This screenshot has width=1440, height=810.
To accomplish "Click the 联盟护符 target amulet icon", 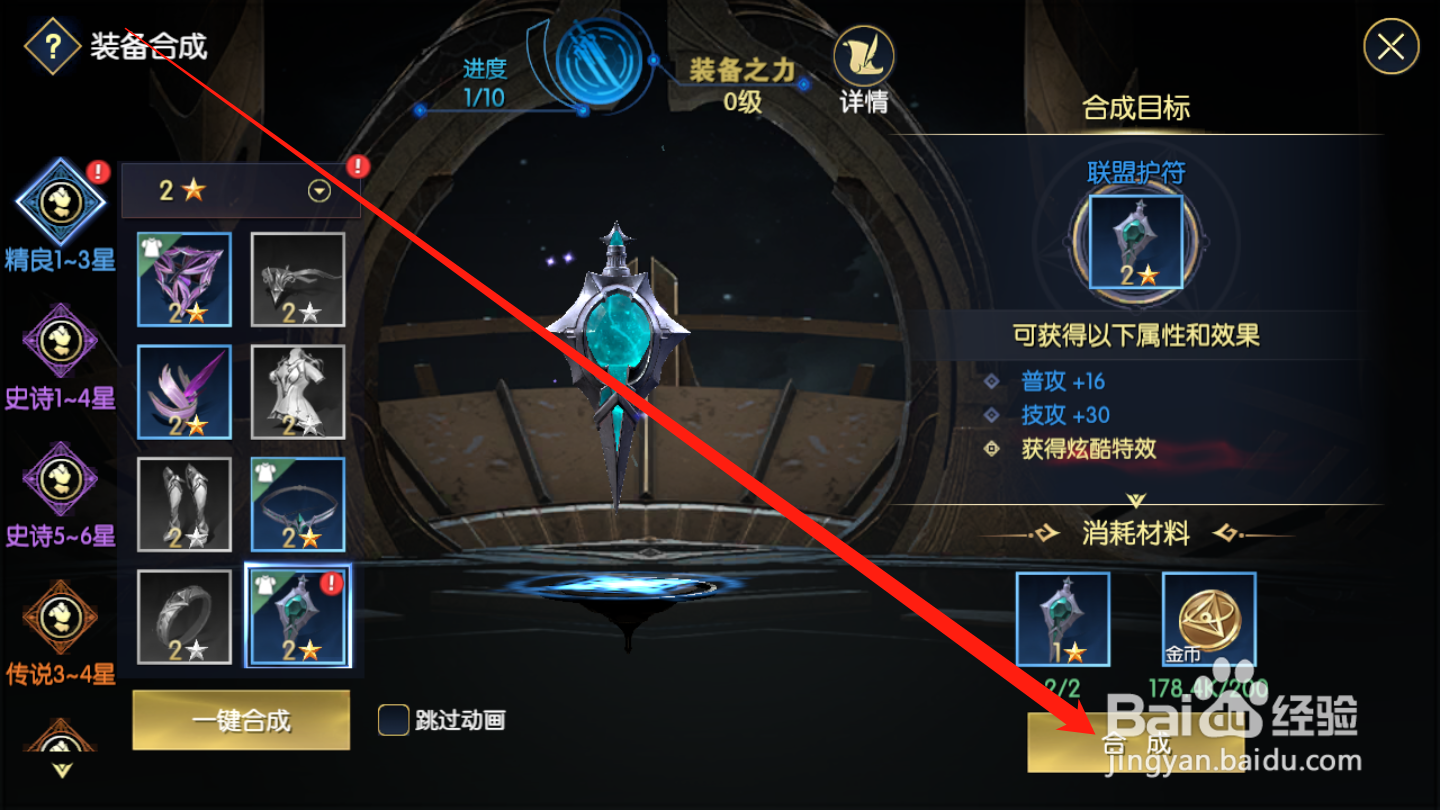I will (1137, 240).
